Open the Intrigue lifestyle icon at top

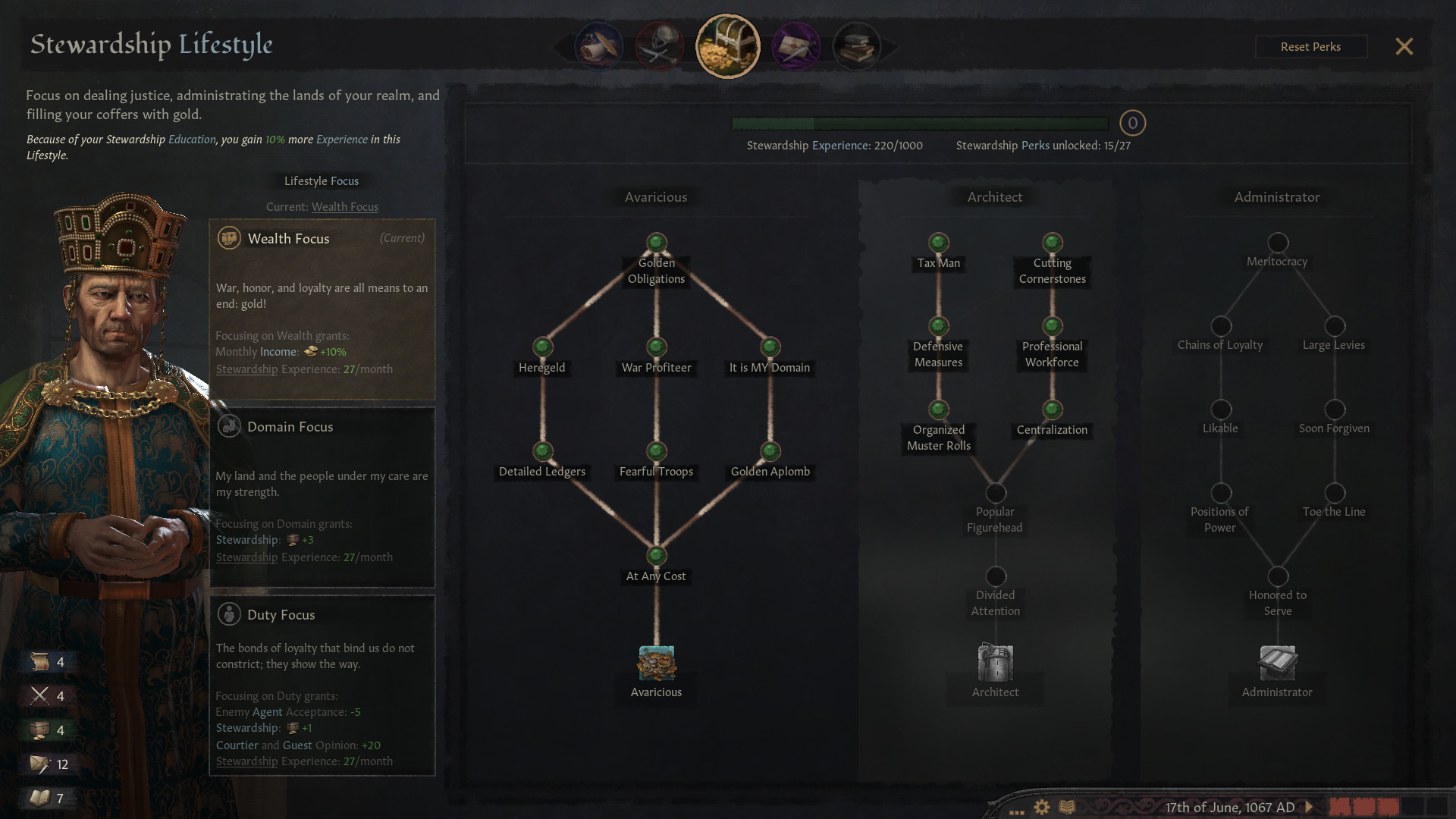[796, 45]
